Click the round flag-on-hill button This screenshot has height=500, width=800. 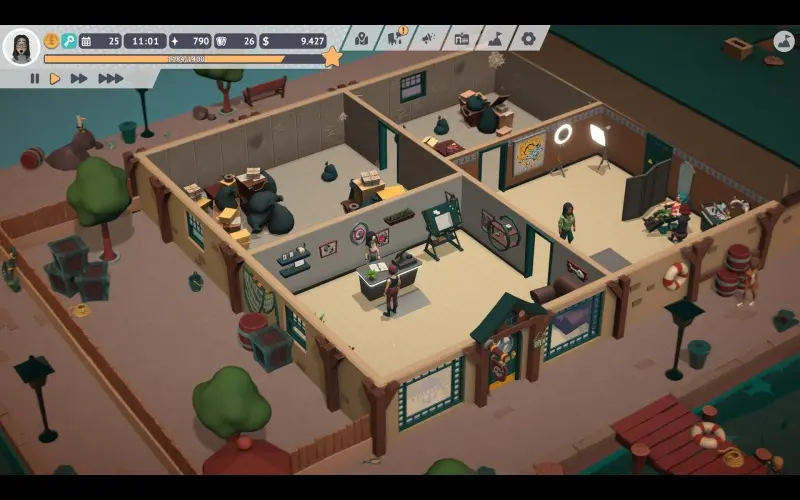[784, 42]
